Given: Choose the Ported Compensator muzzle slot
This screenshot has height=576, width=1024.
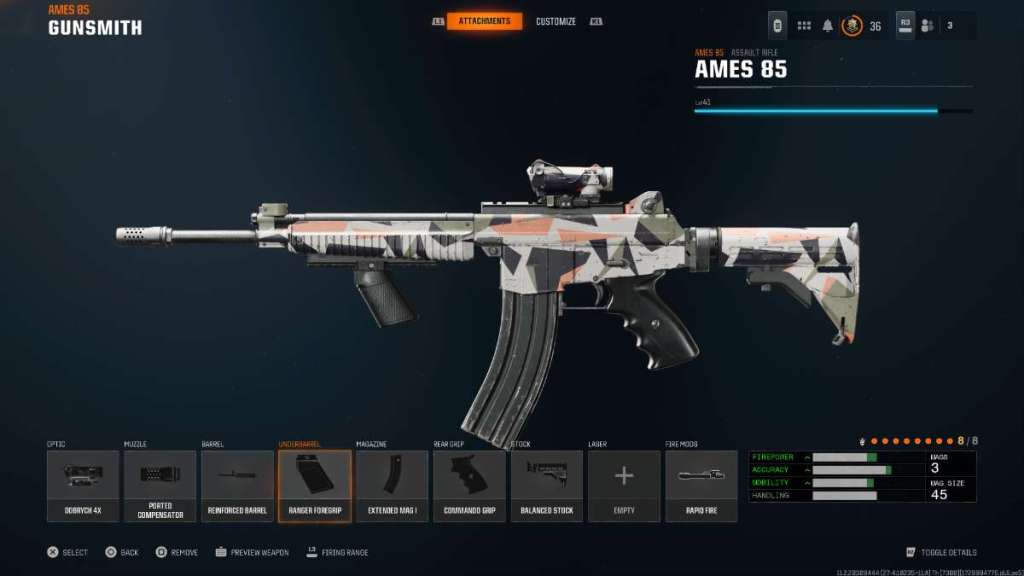Looking at the screenshot, I should pos(160,485).
